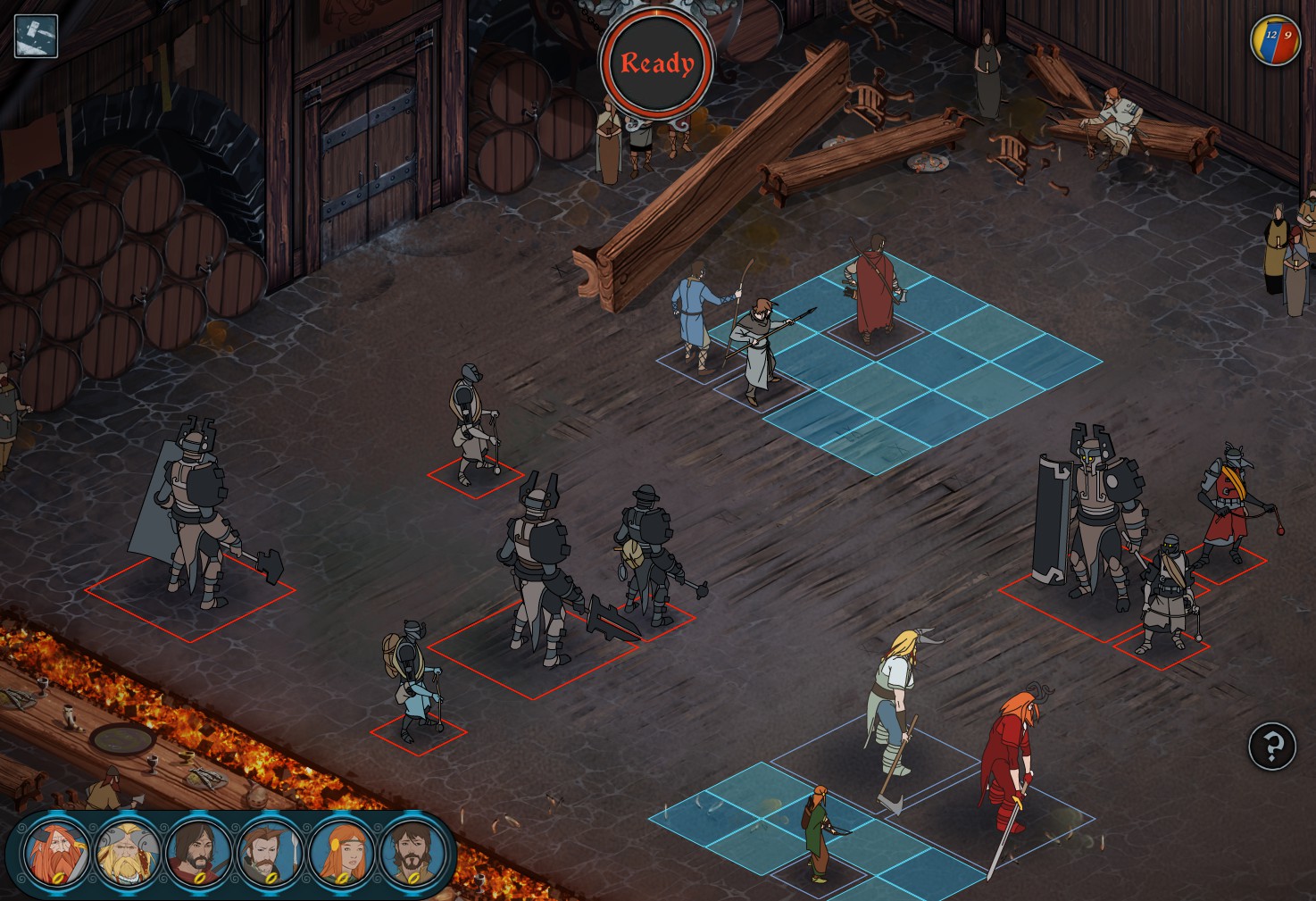1316x901 pixels.
Task: Select the blond varl with winged helmet portrait
Action: coord(128,852)
